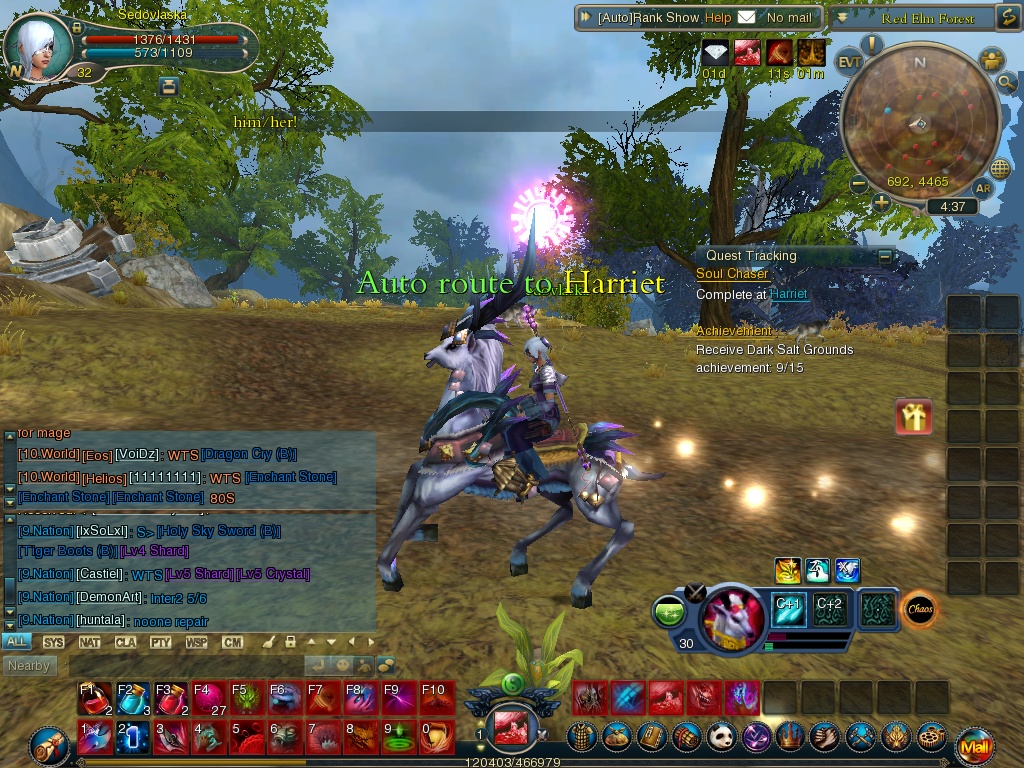The width and height of the screenshot is (1024, 768).
Task: Click the Harriet link in Quest Tracking
Action: (x=788, y=295)
